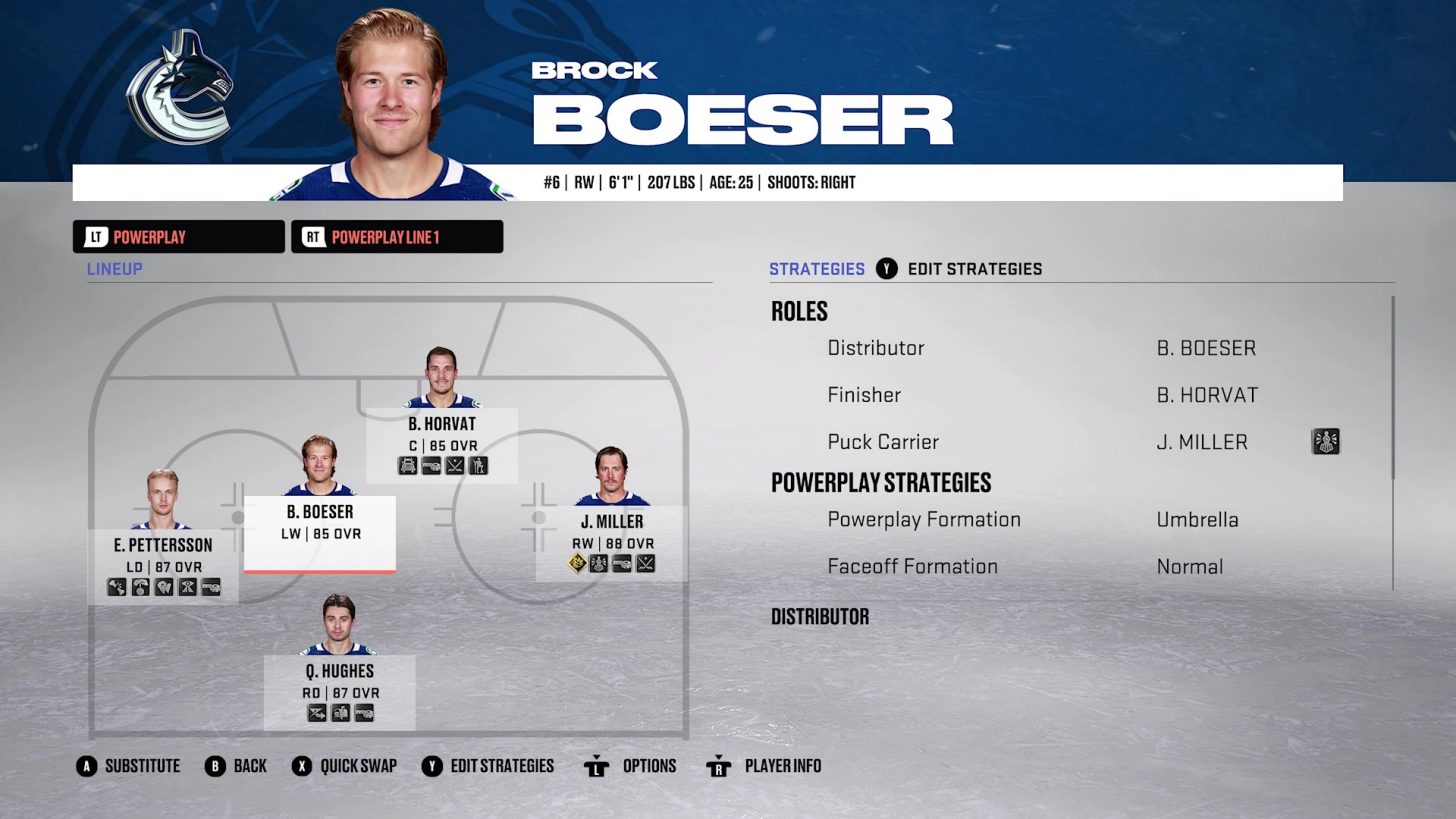Click the hockey-stick ability icon under J. Miller

pos(646,563)
